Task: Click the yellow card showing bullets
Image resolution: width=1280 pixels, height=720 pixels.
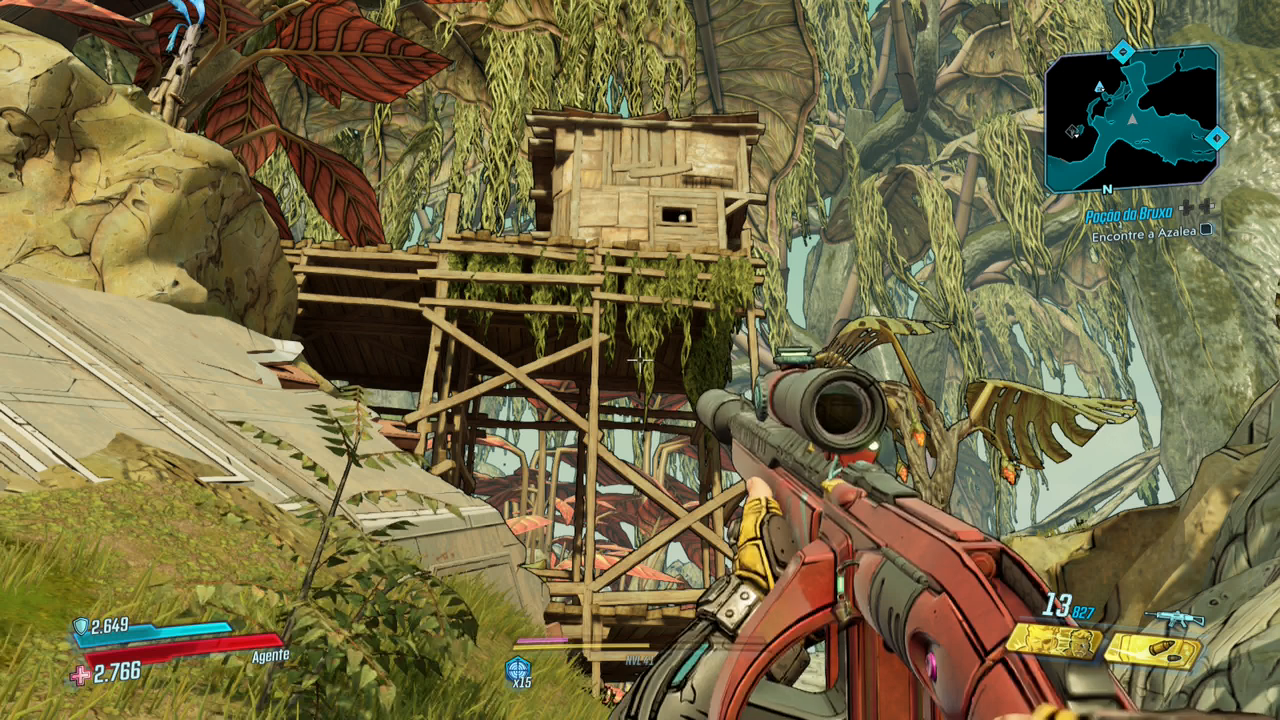Action: (1152, 651)
